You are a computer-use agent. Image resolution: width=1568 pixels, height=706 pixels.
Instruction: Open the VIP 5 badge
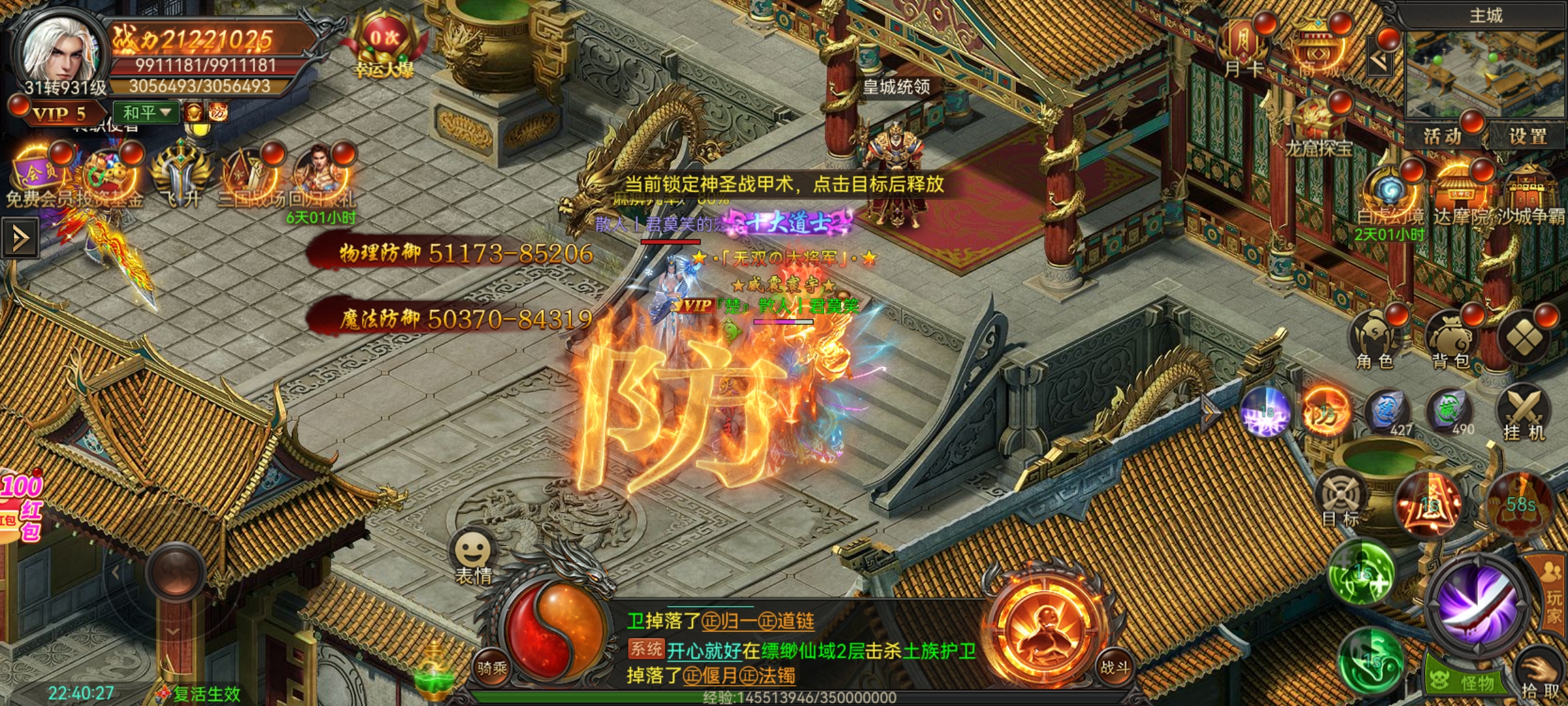coord(57,114)
